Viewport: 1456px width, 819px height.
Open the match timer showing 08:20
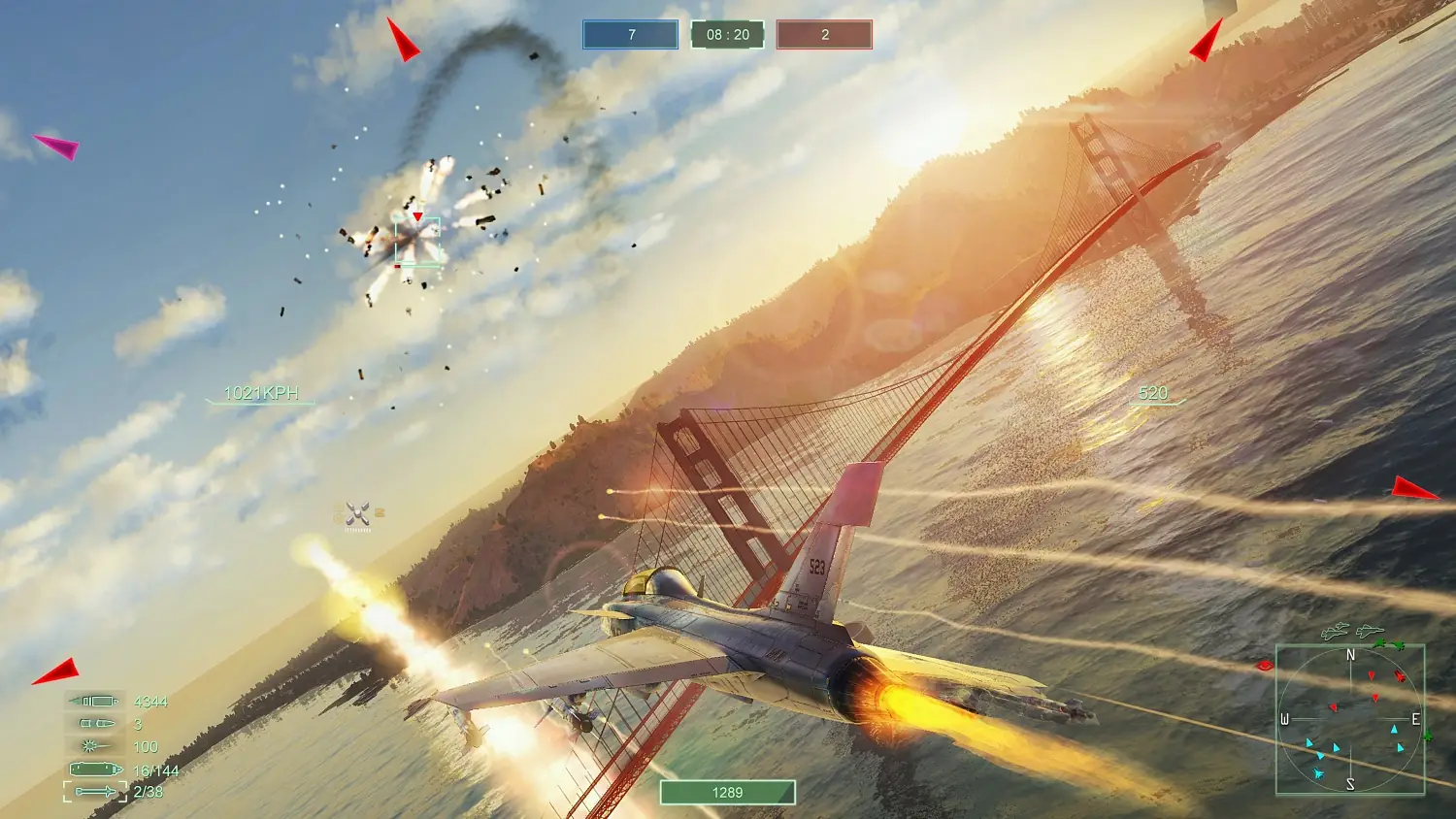(726, 35)
